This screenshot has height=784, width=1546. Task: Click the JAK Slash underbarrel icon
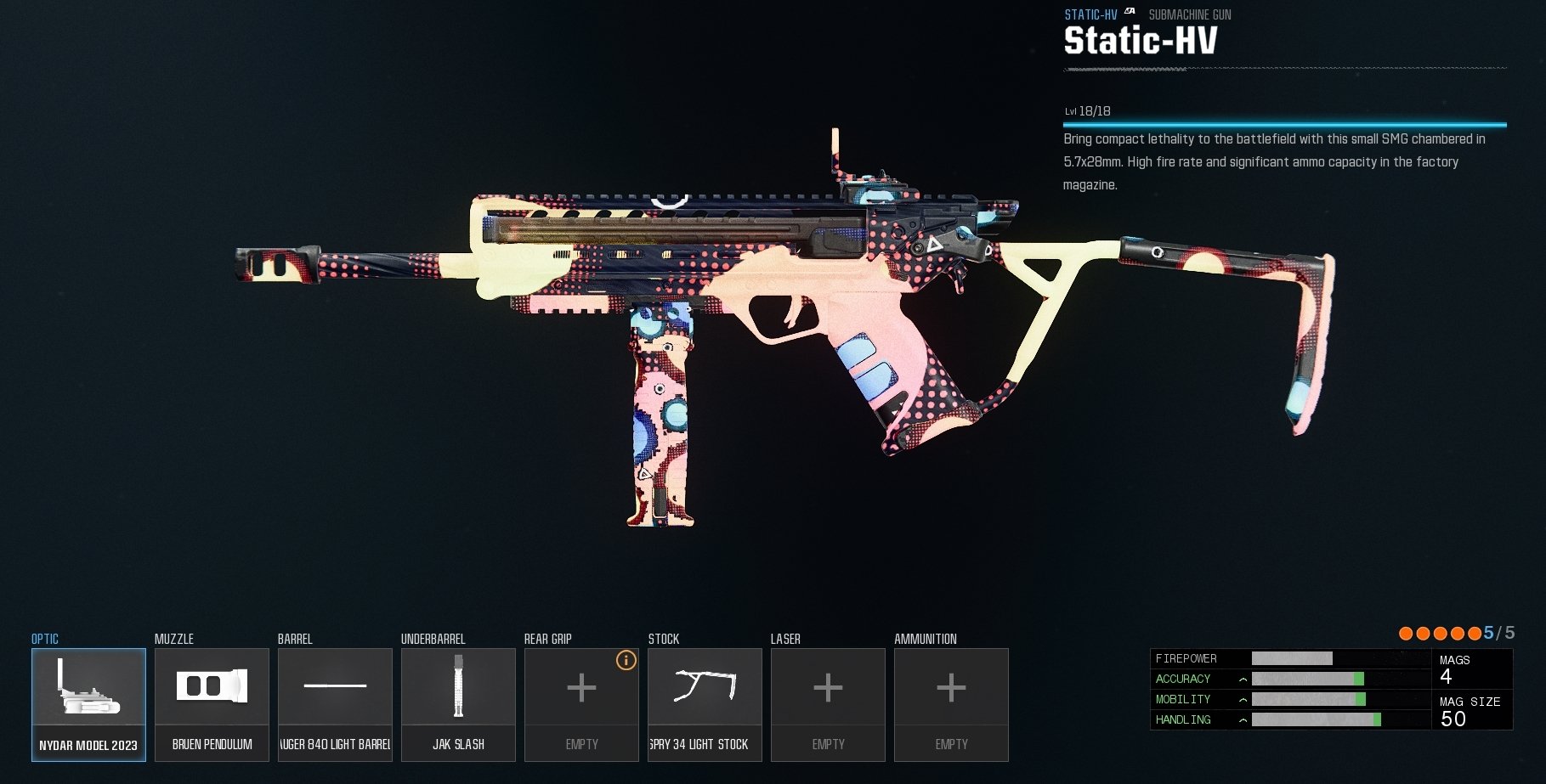click(x=458, y=687)
